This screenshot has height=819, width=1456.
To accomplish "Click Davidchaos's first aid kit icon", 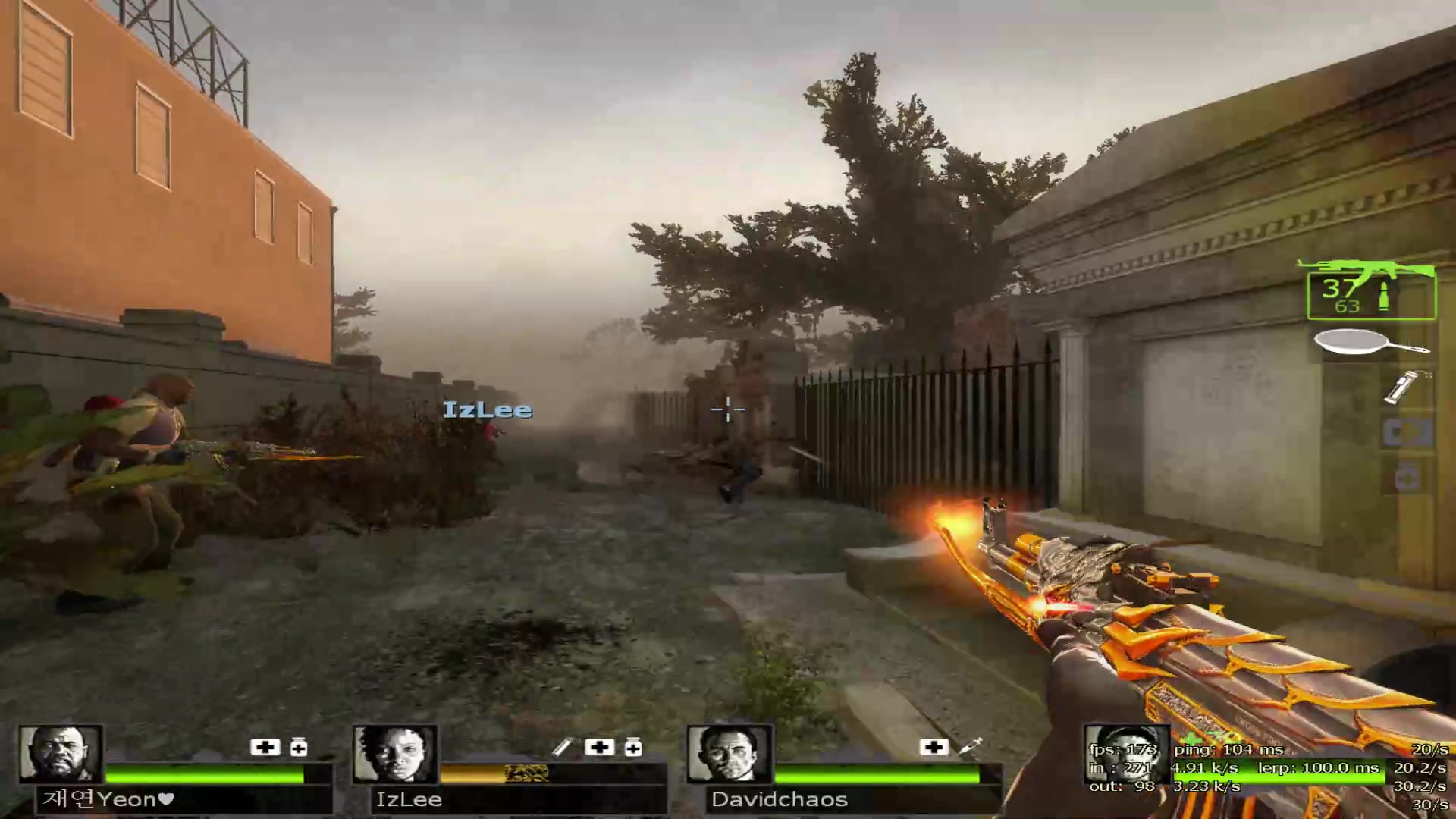I will point(934,748).
